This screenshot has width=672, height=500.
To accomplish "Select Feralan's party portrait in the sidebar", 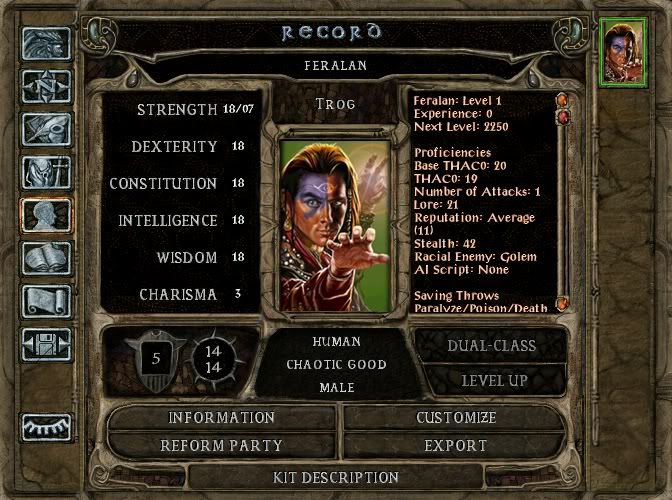I will 622,53.
